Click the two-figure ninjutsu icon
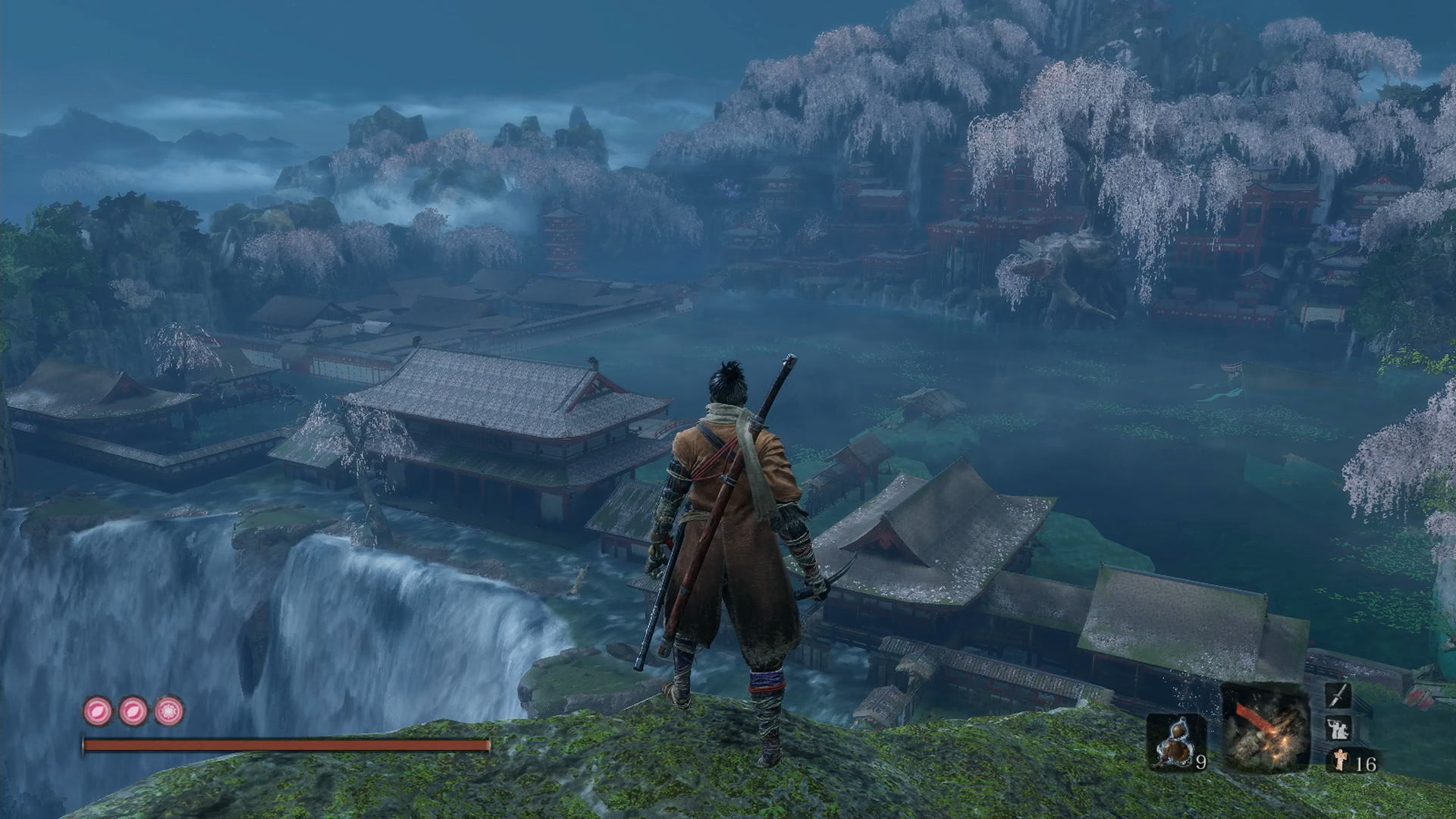1456x819 pixels. 1338,729
